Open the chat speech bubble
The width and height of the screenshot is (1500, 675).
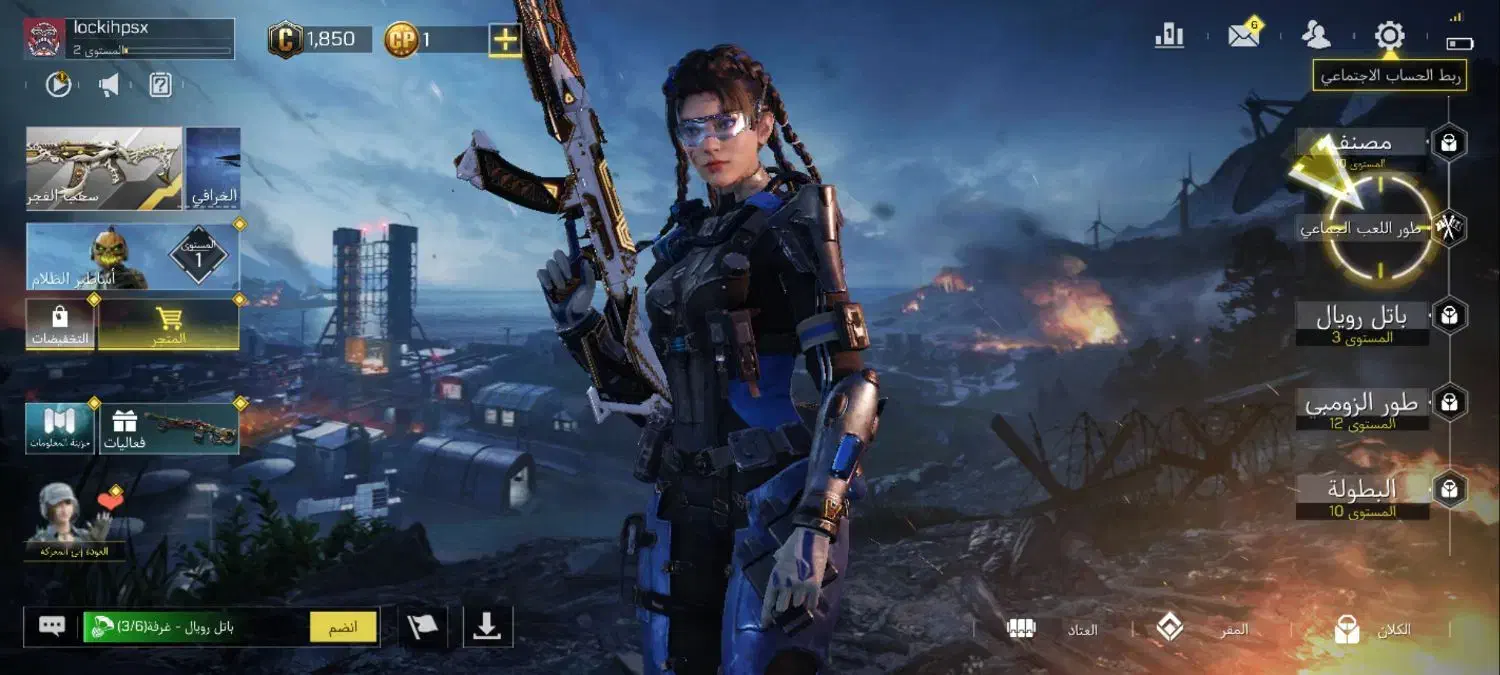tap(52, 627)
